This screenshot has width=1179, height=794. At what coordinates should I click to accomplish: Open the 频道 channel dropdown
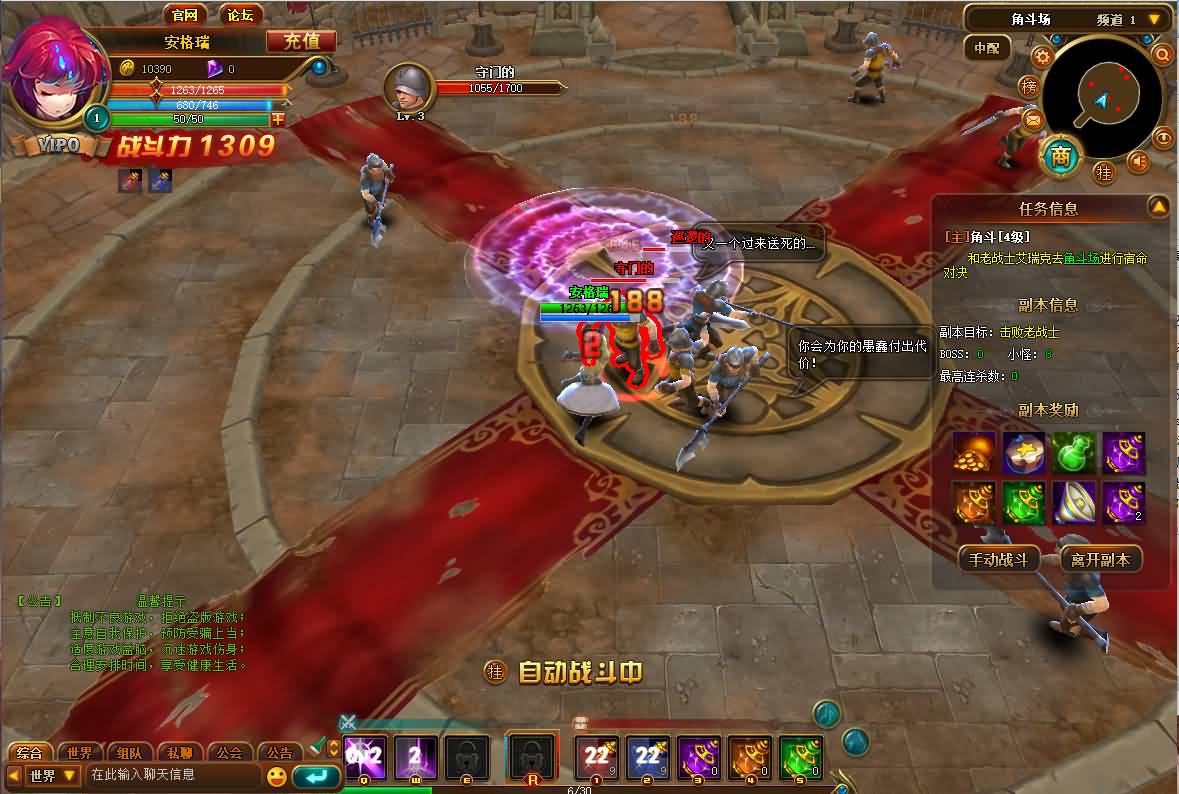pos(1154,19)
